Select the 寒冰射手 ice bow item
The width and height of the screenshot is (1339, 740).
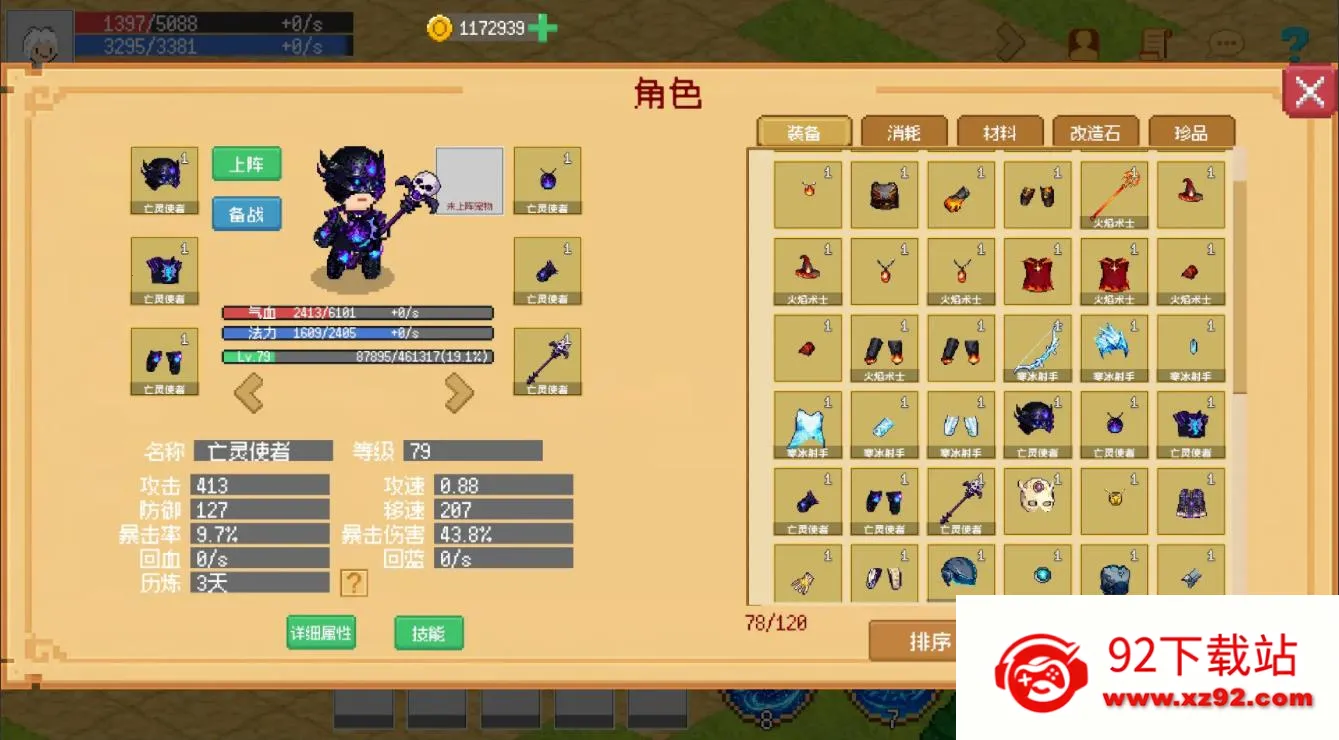point(1037,347)
